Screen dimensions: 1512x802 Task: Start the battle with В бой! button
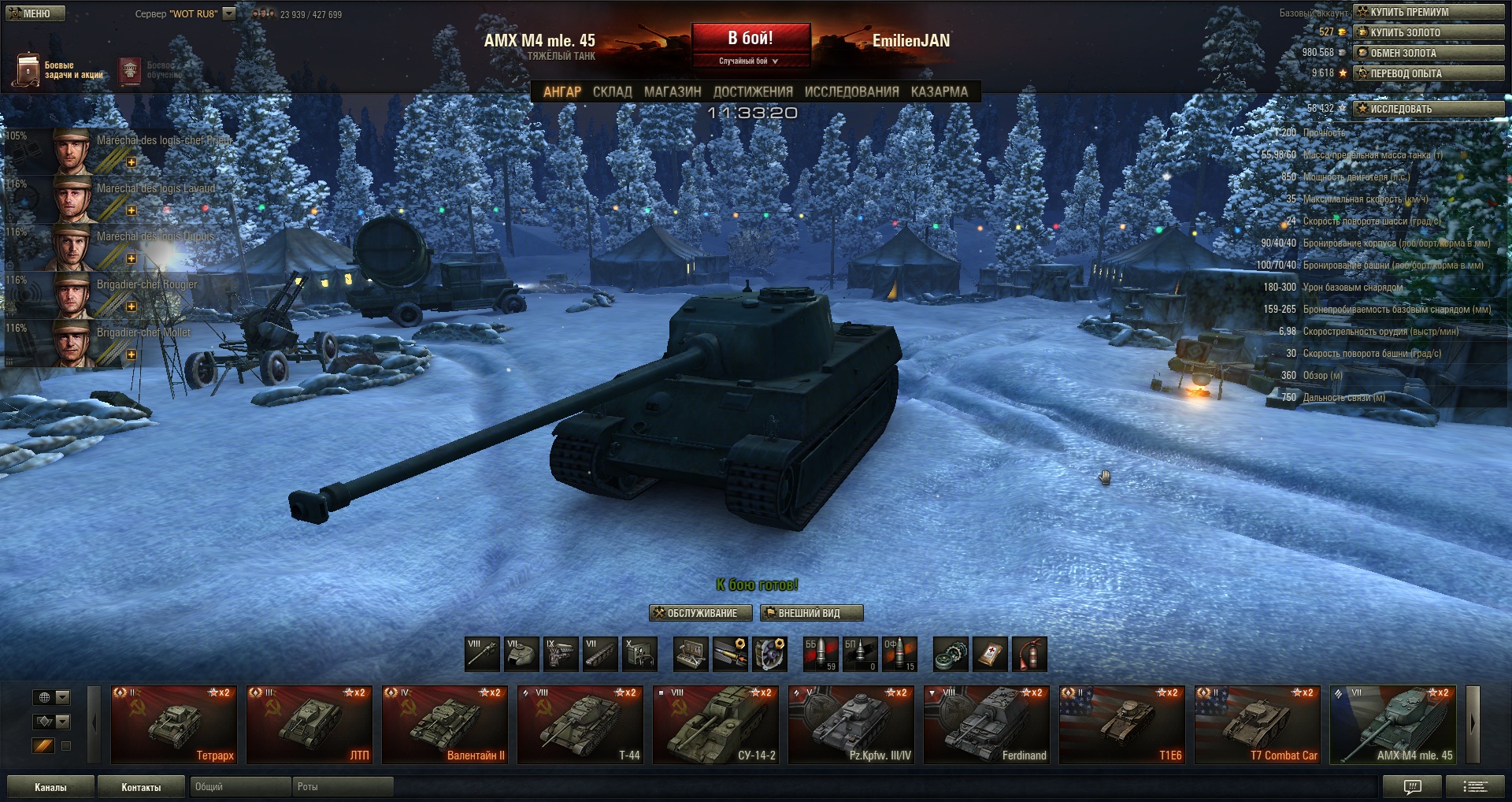pos(750,39)
